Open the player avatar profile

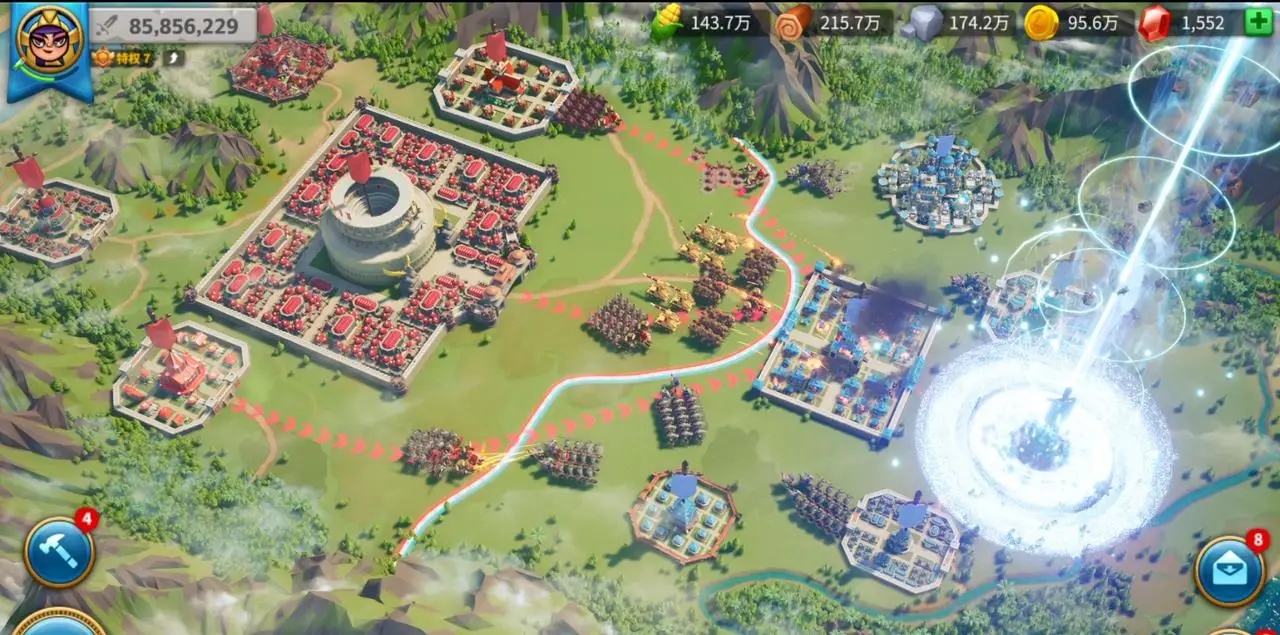click(x=49, y=44)
